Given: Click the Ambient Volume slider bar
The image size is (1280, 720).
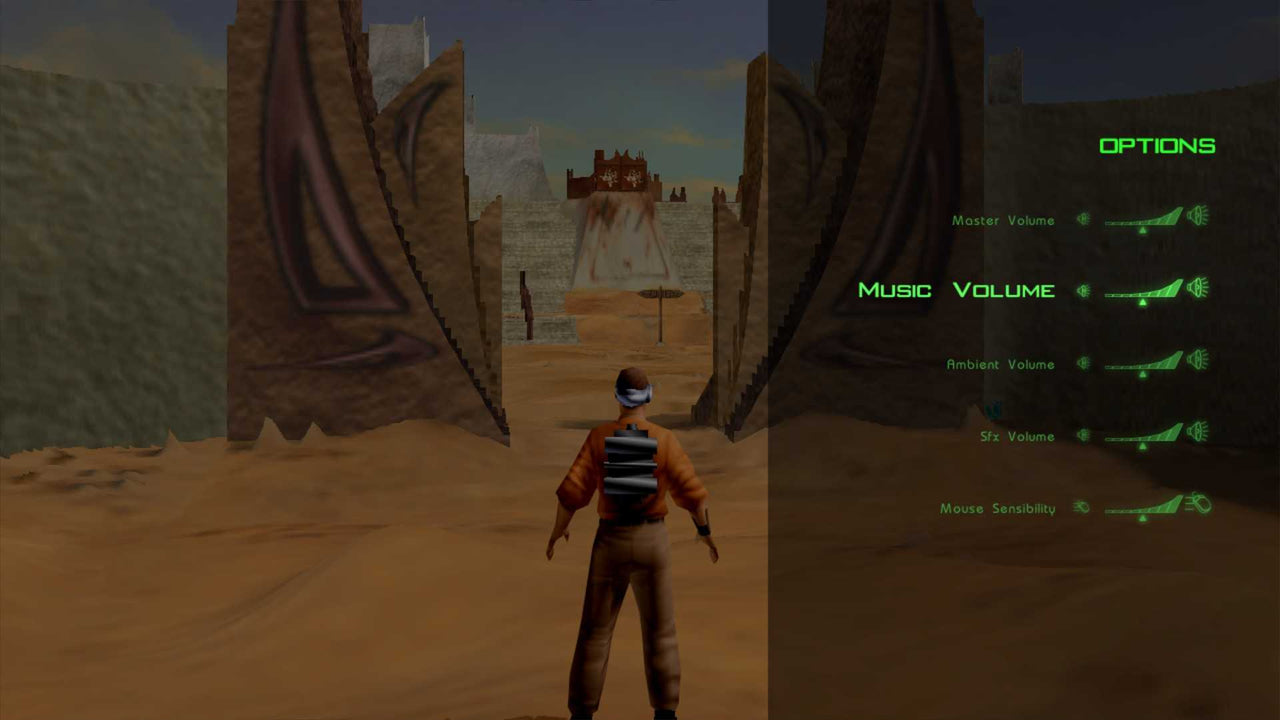Looking at the screenshot, I should coord(1140,364).
